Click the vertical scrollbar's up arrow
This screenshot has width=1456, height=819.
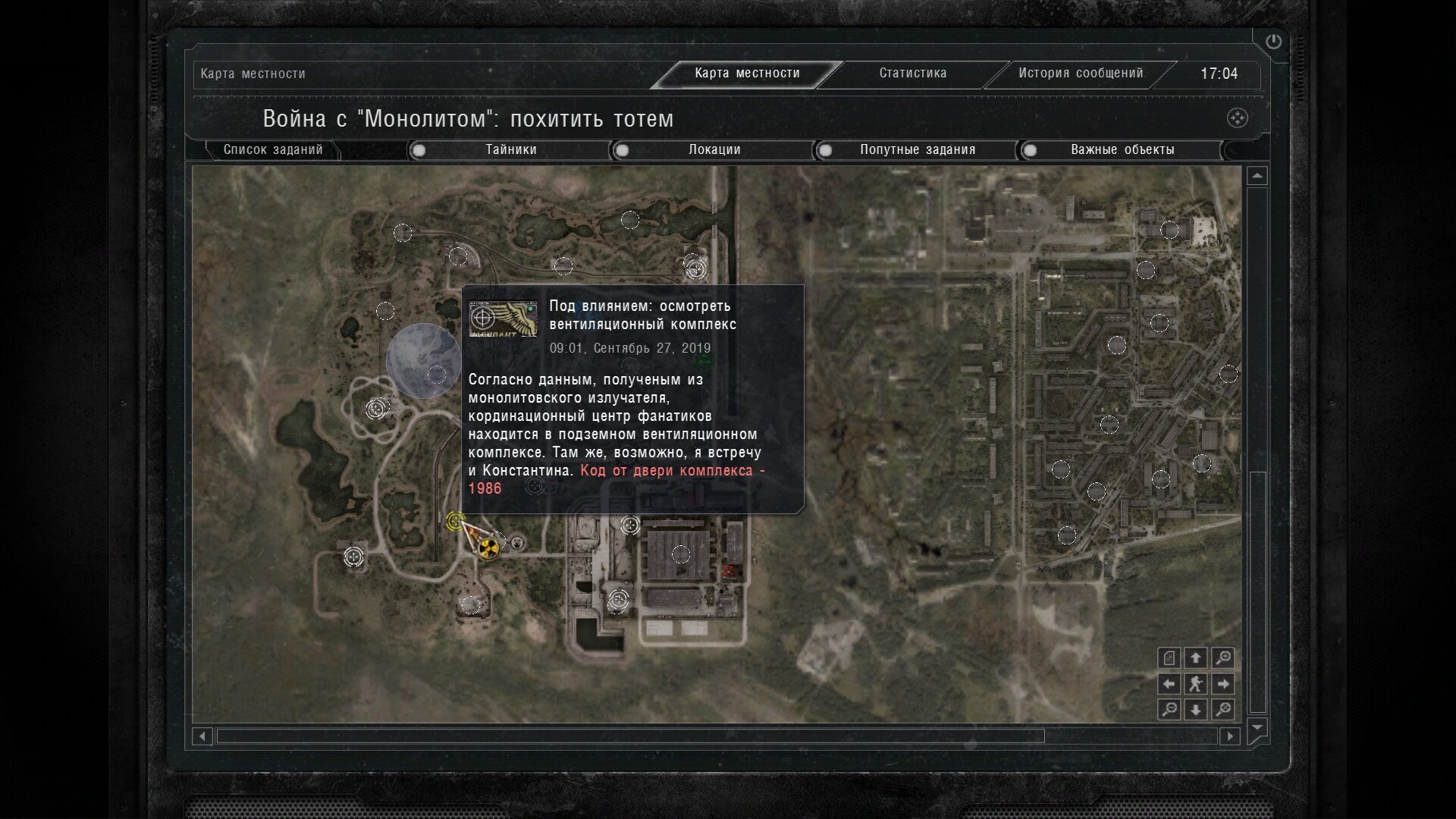1257,176
